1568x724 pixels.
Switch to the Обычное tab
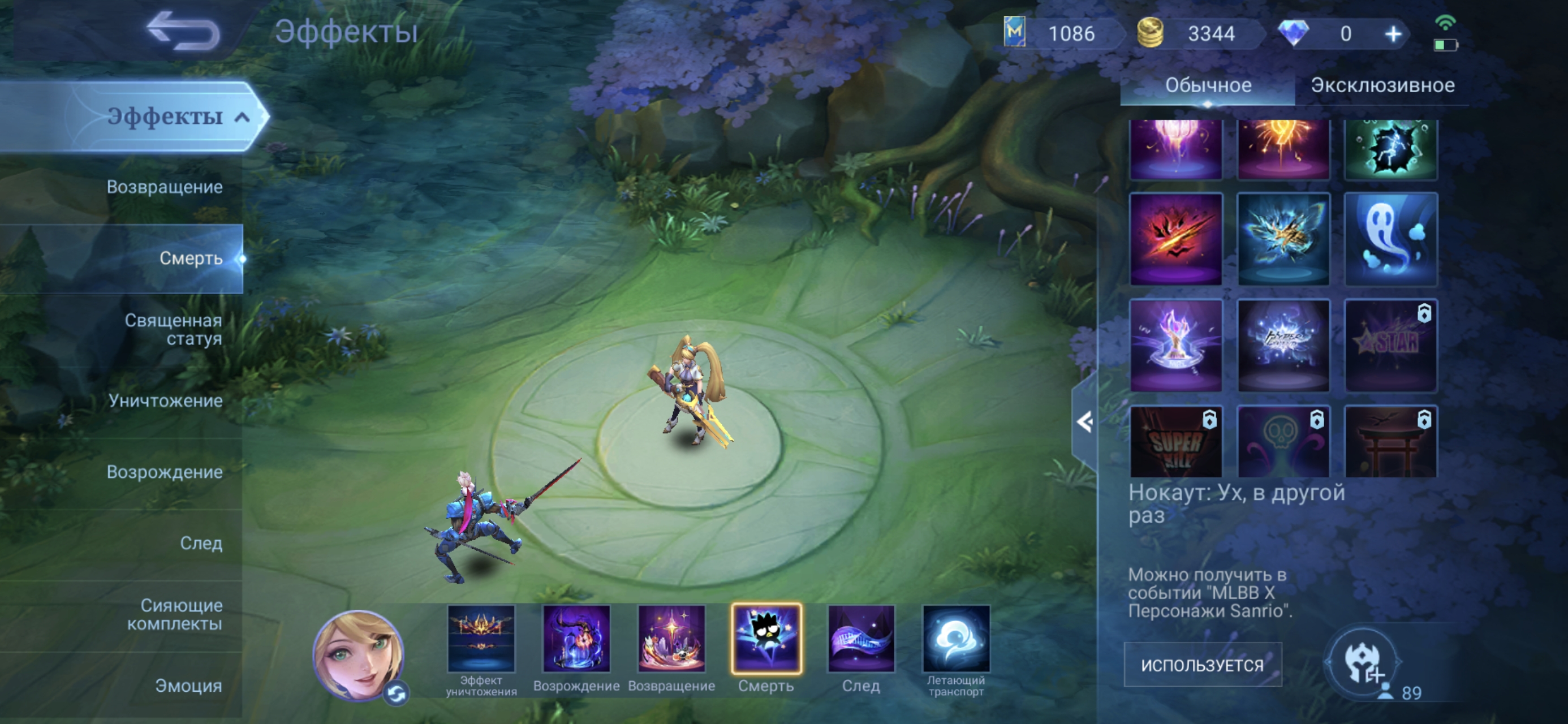(x=1208, y=85)
